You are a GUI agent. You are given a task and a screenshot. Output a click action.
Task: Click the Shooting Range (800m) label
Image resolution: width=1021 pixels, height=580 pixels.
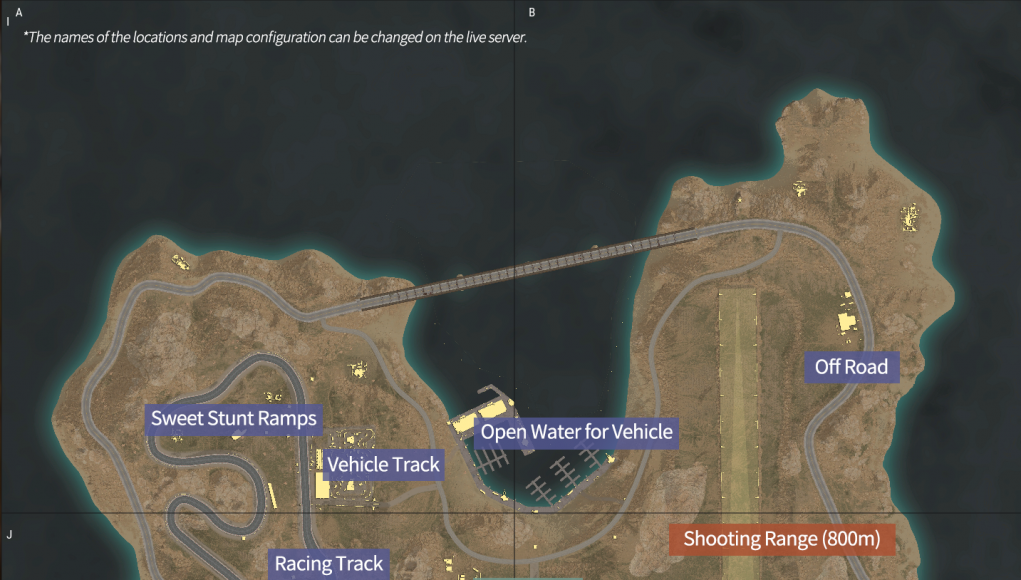[782, 540]
